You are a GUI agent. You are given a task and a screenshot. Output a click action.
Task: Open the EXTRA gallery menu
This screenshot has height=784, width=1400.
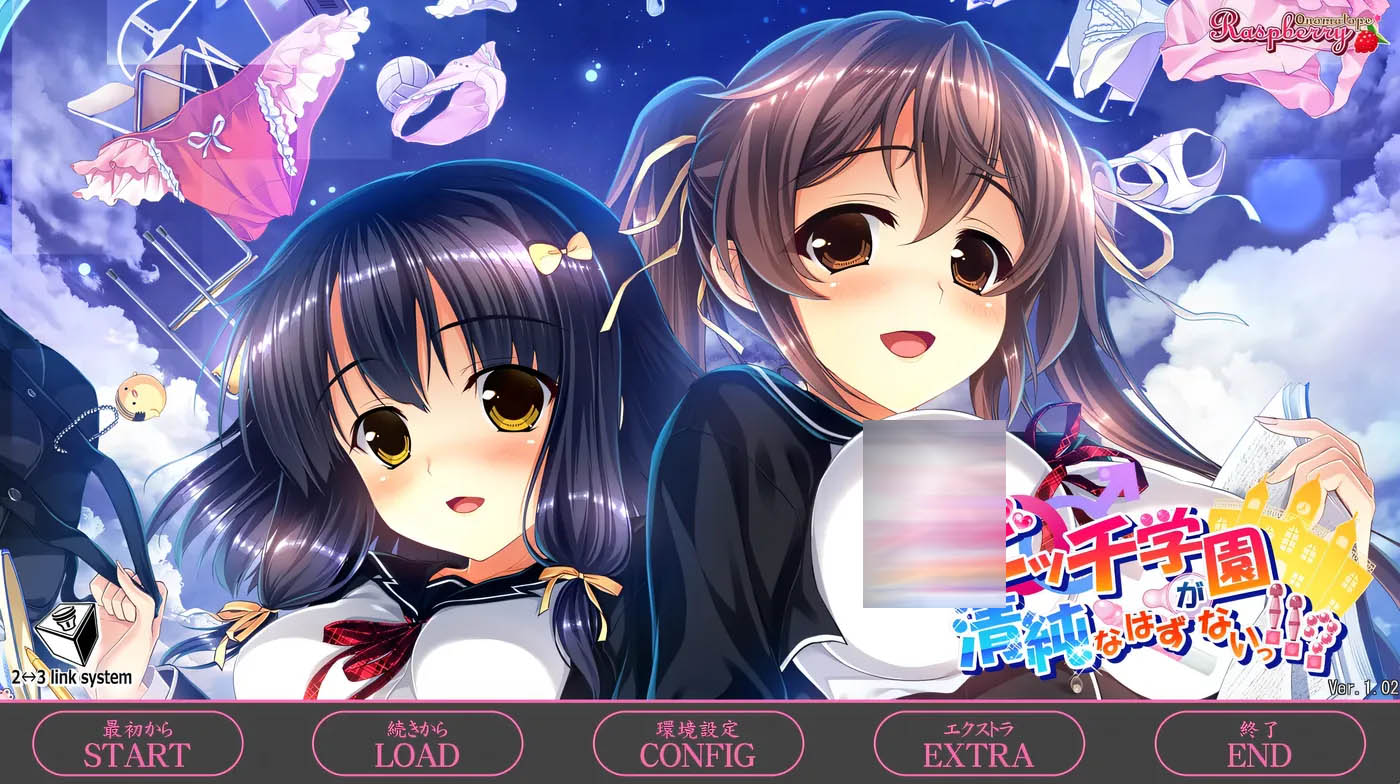(978, 743)
